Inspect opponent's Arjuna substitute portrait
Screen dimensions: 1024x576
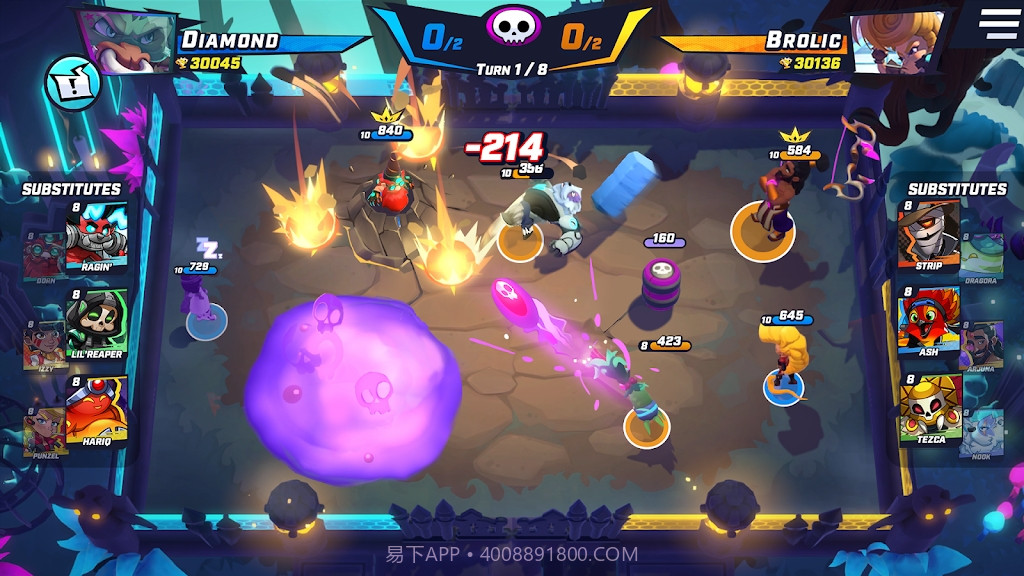[x=982, y=344]
